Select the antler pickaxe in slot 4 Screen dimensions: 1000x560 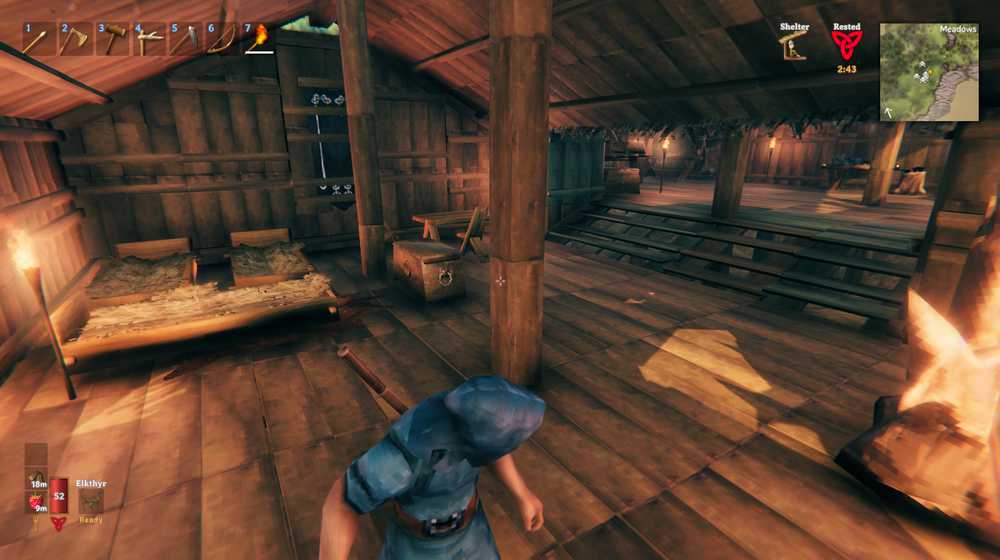148,39
